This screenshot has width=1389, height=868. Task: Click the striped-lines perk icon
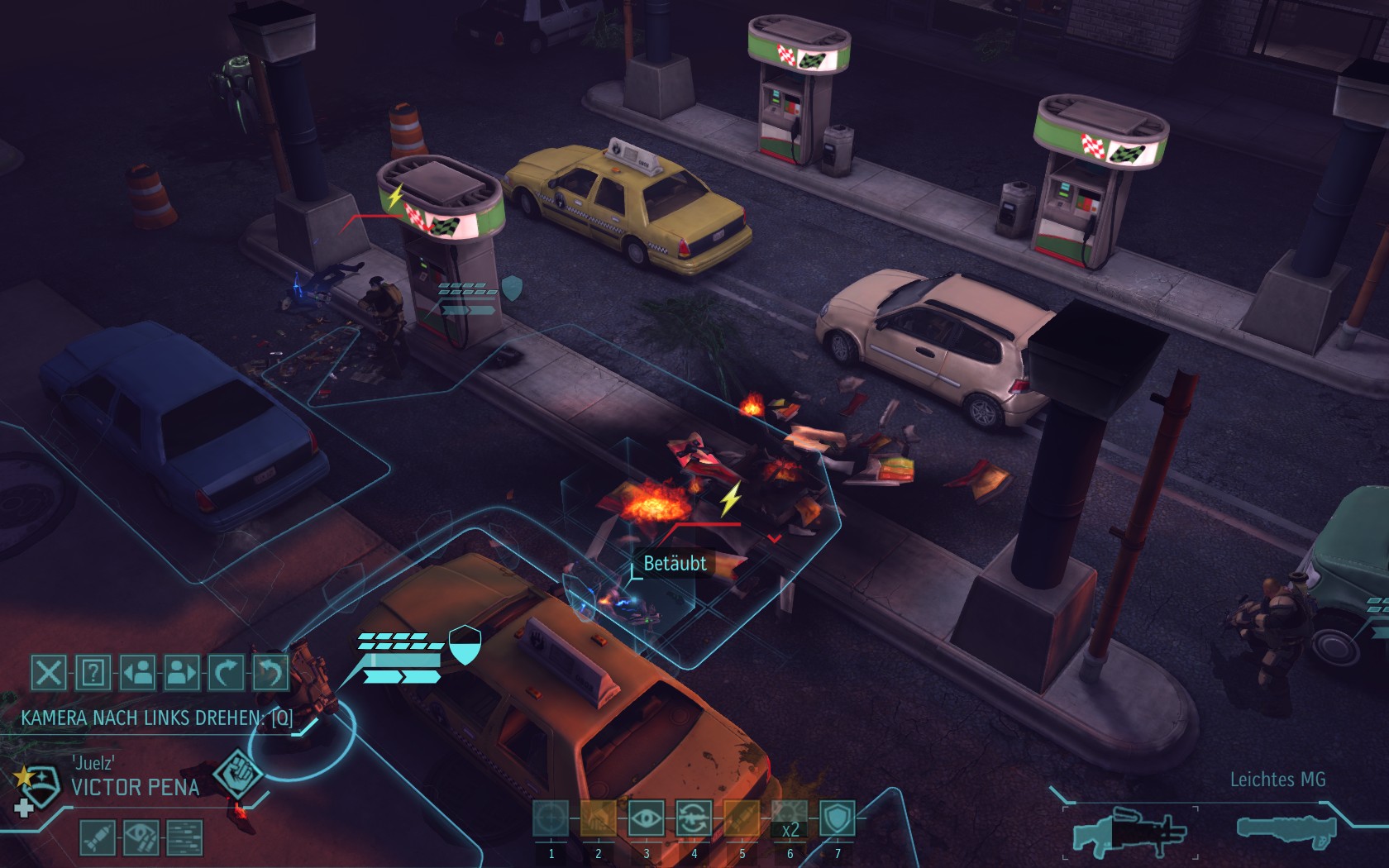pos(184,837)
